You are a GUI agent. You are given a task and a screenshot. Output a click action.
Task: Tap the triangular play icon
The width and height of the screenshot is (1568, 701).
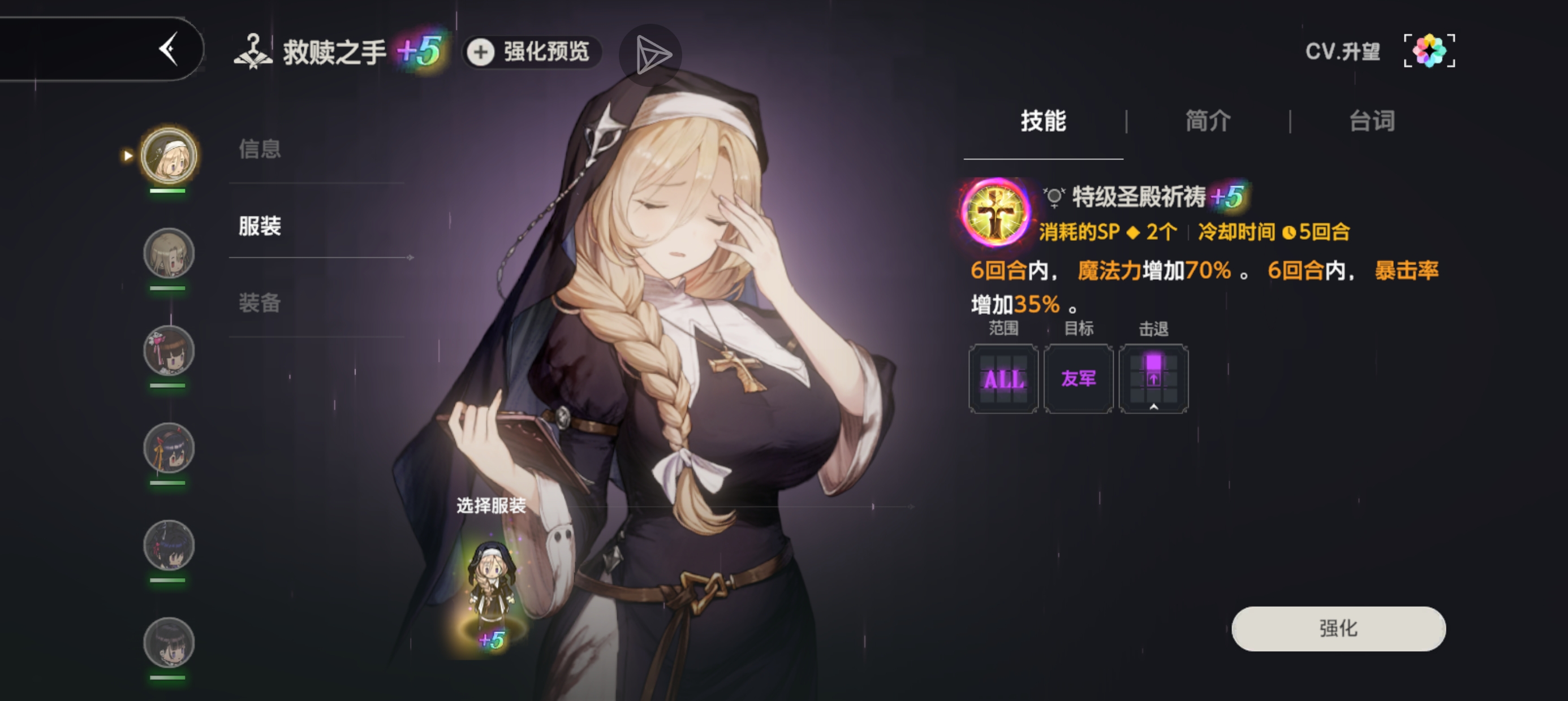pyautogui.click(x=650, y=55)
